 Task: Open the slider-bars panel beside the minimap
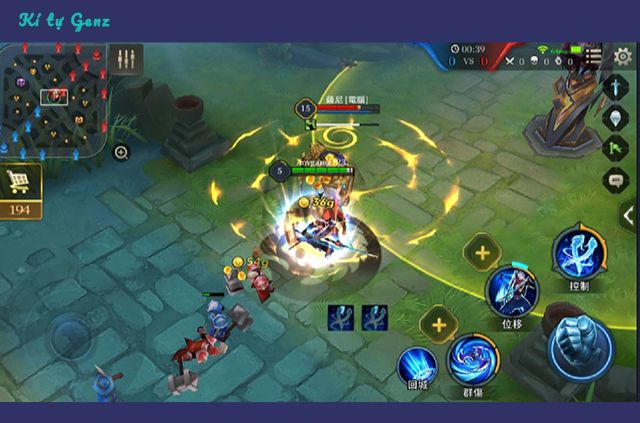coord(126,59)
